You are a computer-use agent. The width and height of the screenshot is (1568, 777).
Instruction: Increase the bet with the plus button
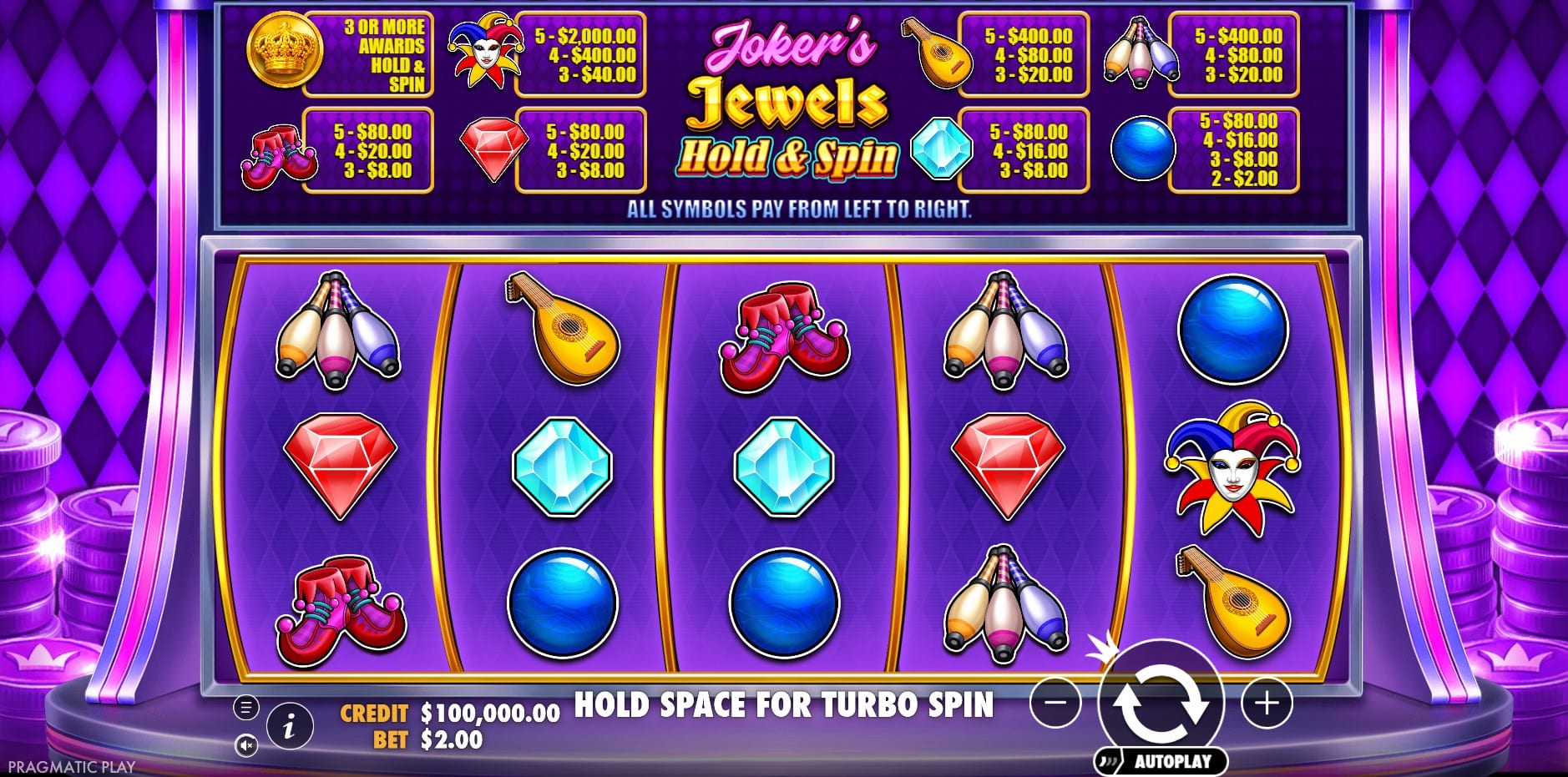coord(1267,704)
